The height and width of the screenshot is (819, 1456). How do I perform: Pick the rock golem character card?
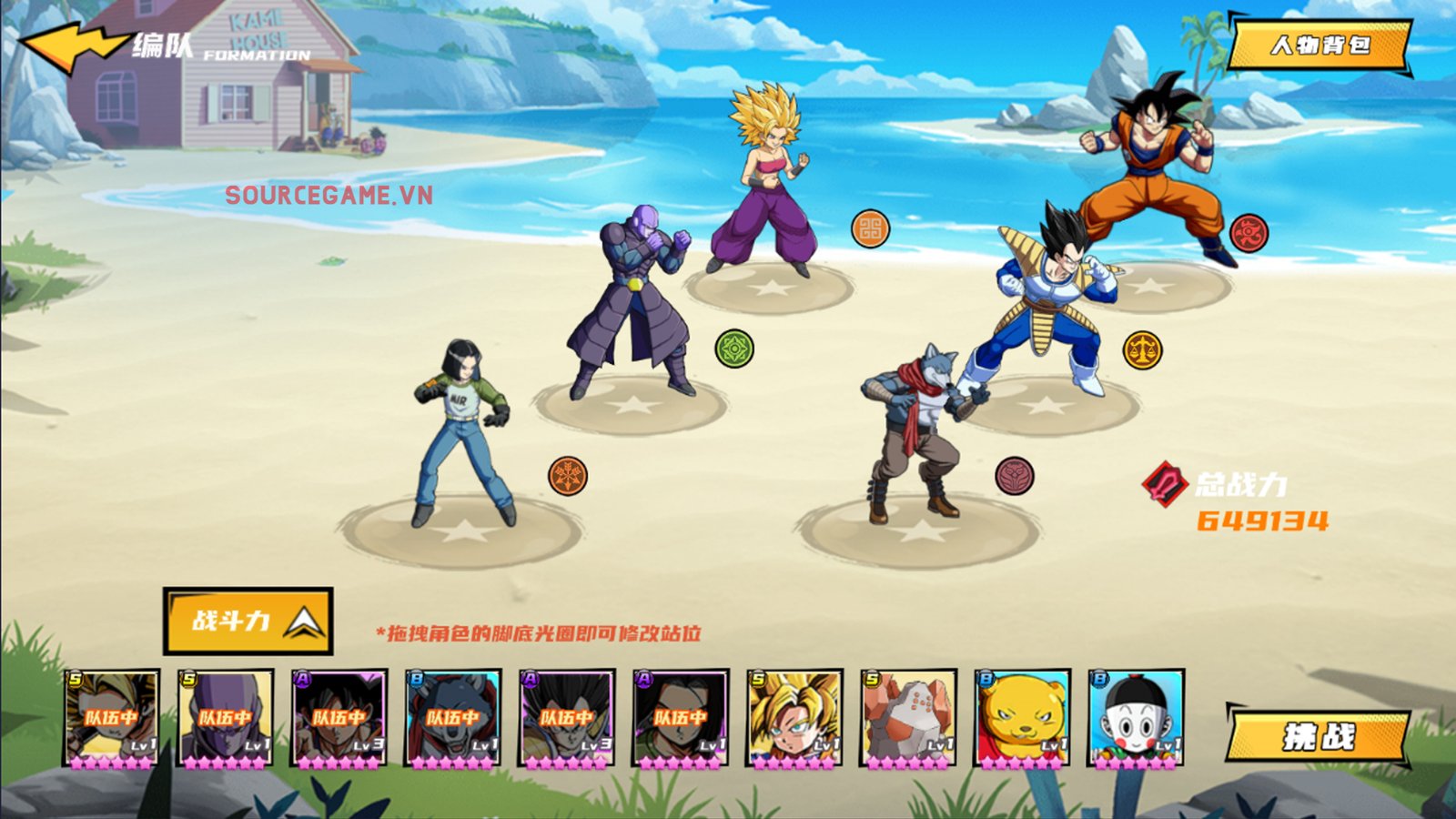tap(908, 719)
